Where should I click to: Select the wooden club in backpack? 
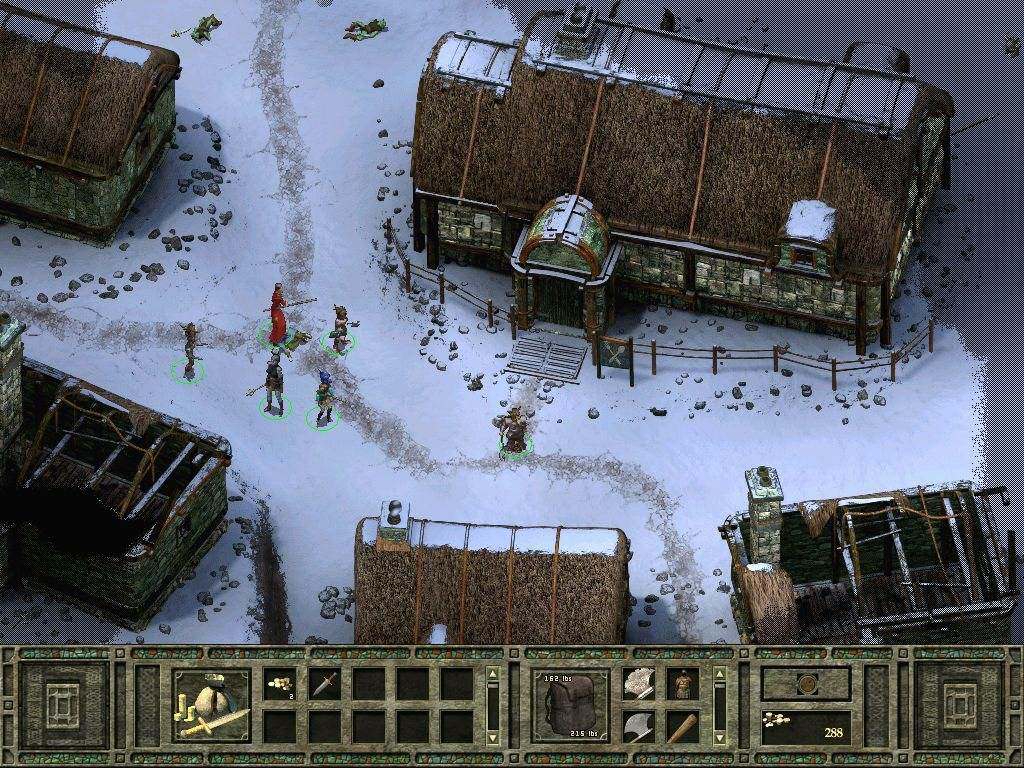(x=683, y=727)
